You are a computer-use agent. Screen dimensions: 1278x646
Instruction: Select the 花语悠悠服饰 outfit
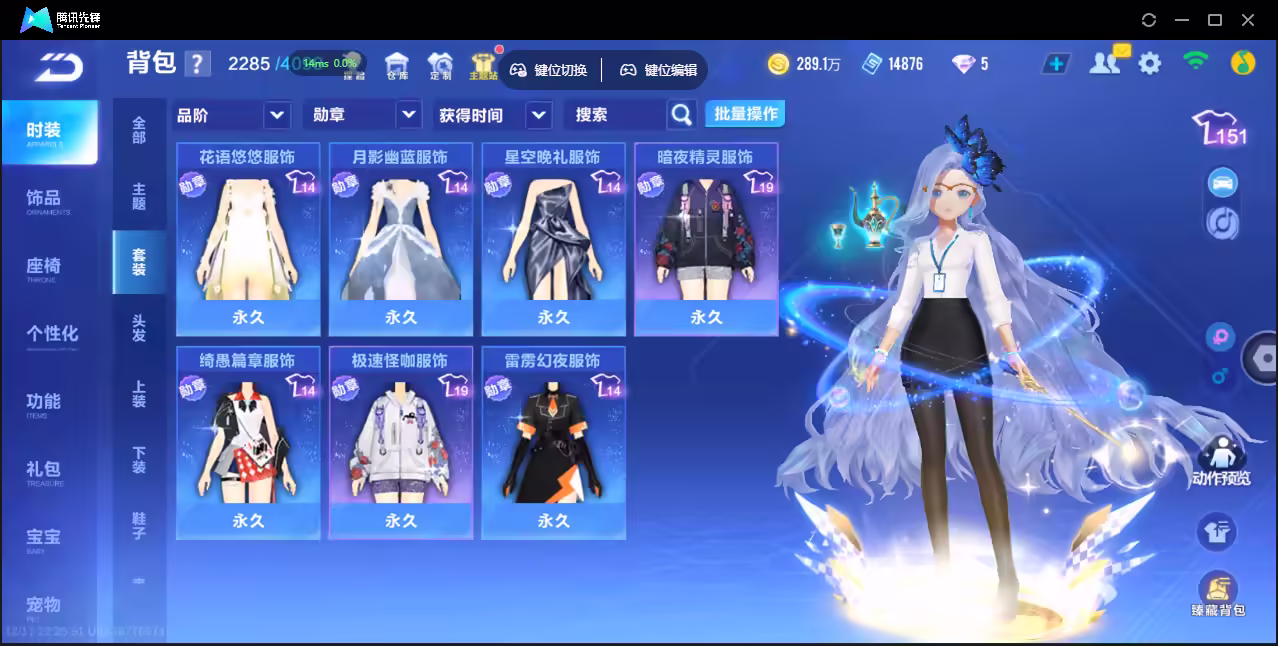pos(248,240)
